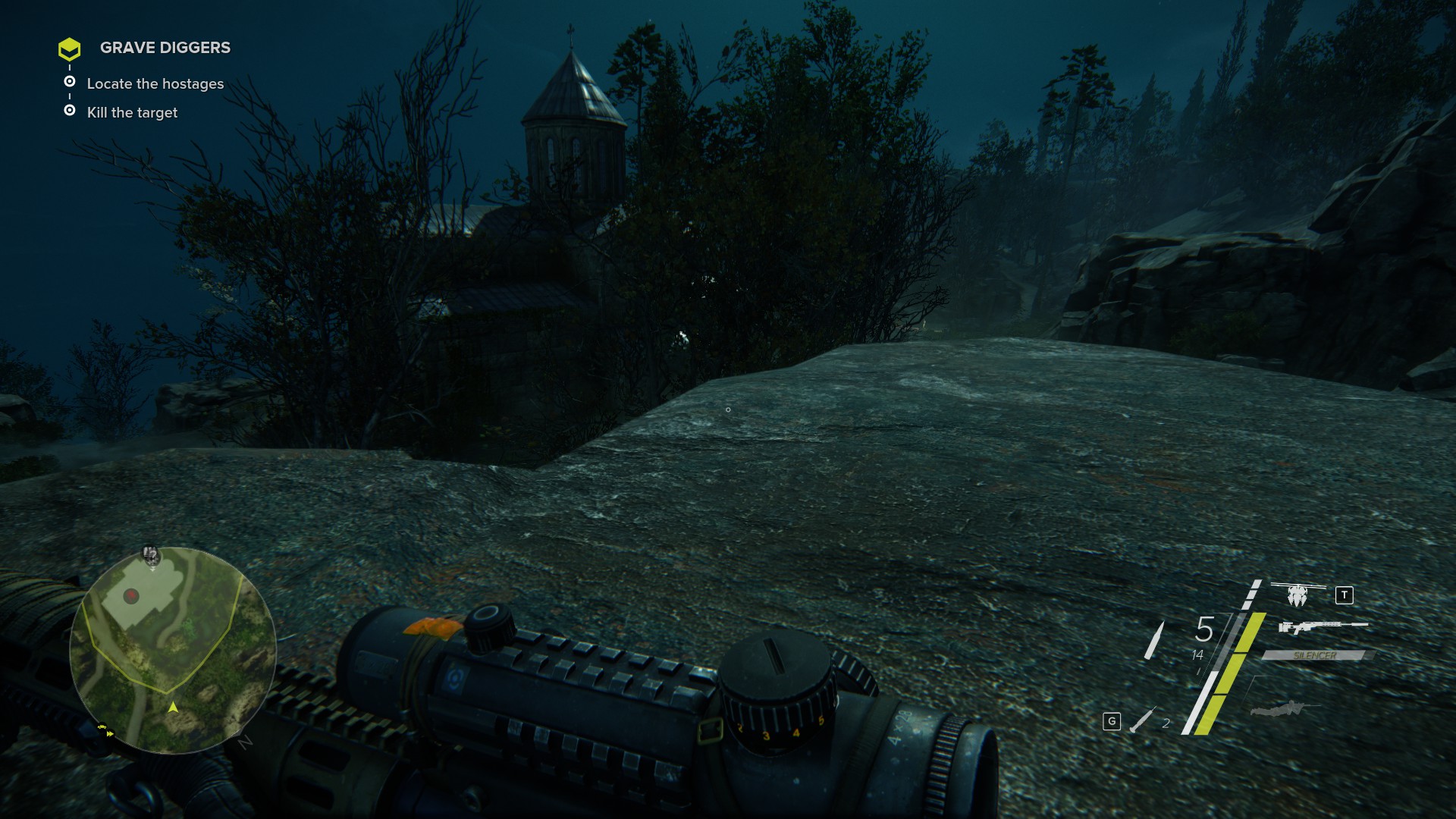The height and width of the screenshot is (819, 1456).
Task: Open the Grave Diggers mission tracker
Action: pos(165,48)
